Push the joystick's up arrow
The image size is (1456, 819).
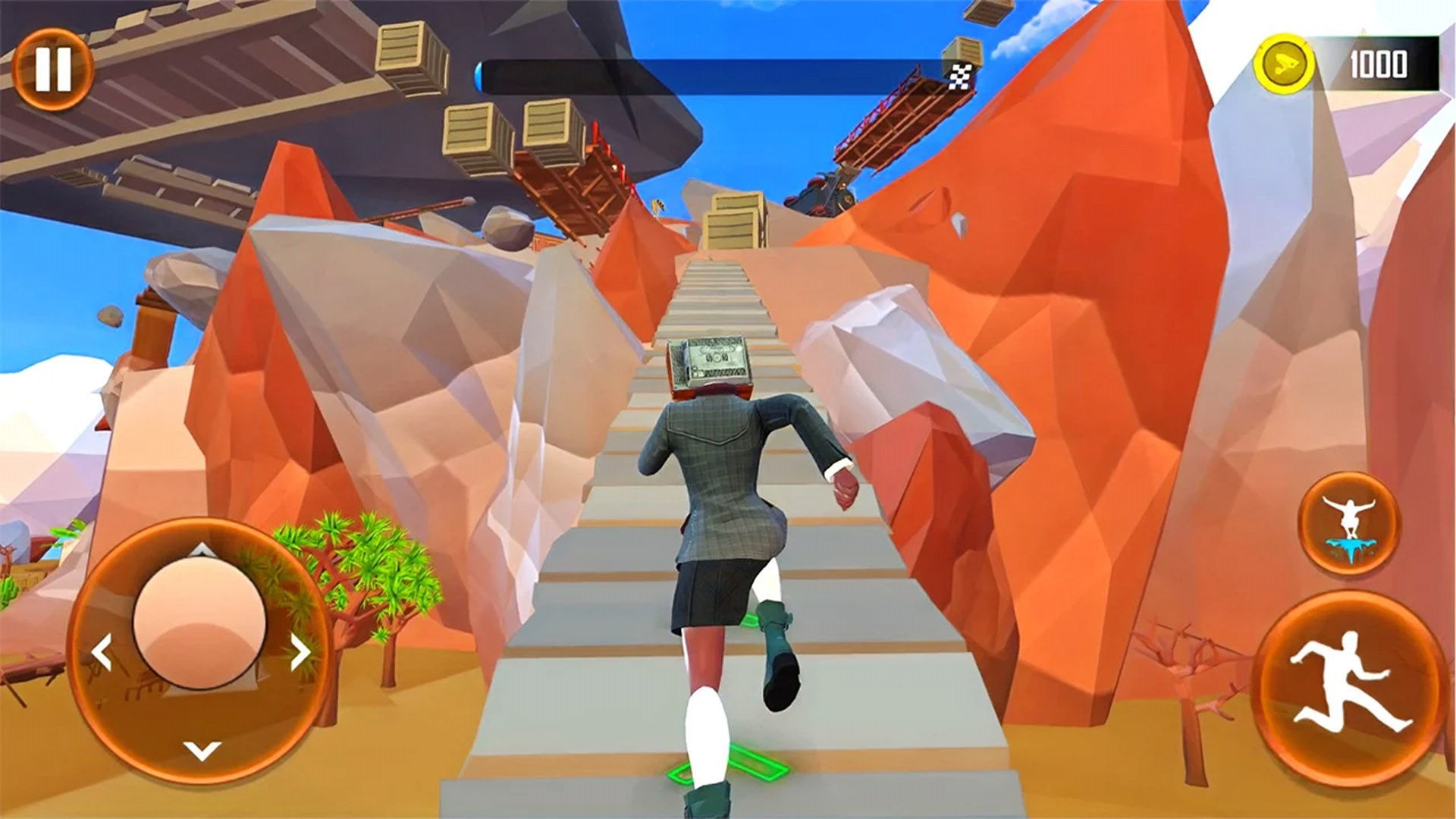pos(199,549)
